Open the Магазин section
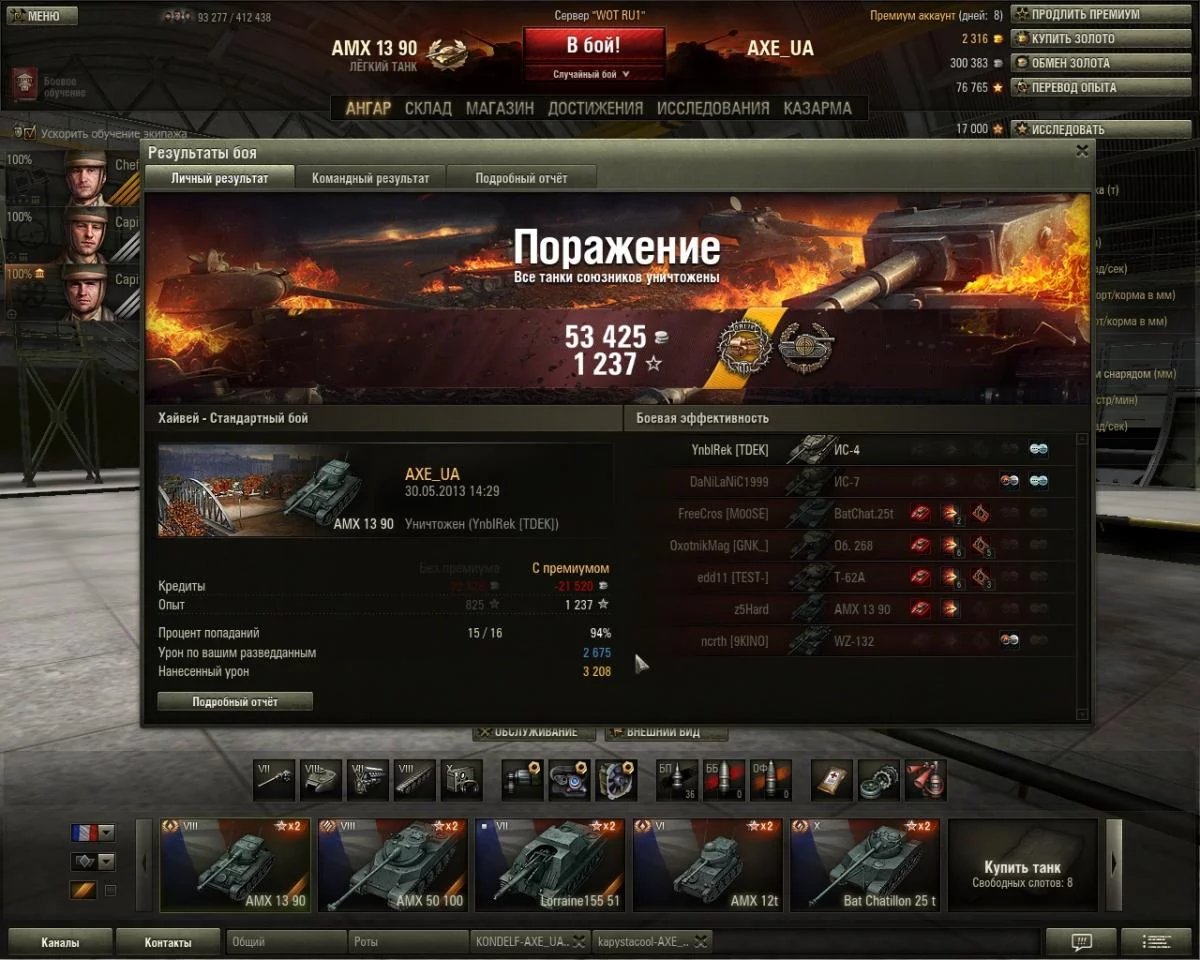This screenshot has width=1200, height=960. [499, 108]
